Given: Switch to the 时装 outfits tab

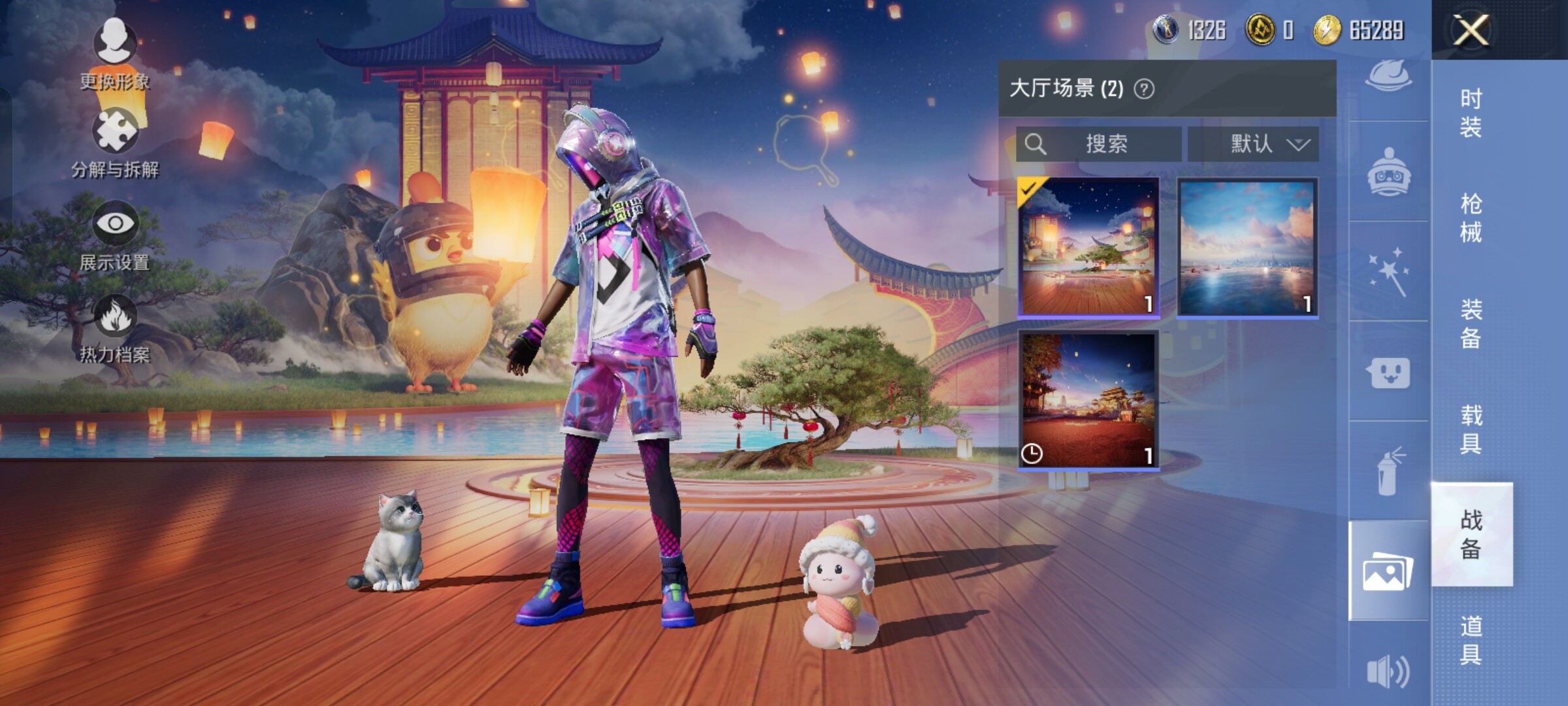Looking at the screenshot, I should click(1471, 112).
